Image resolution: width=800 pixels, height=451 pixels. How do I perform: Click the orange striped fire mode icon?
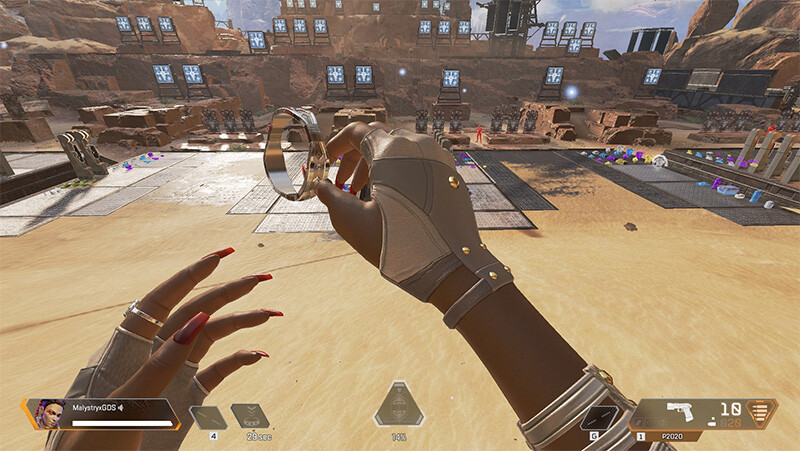coord(763,414)
